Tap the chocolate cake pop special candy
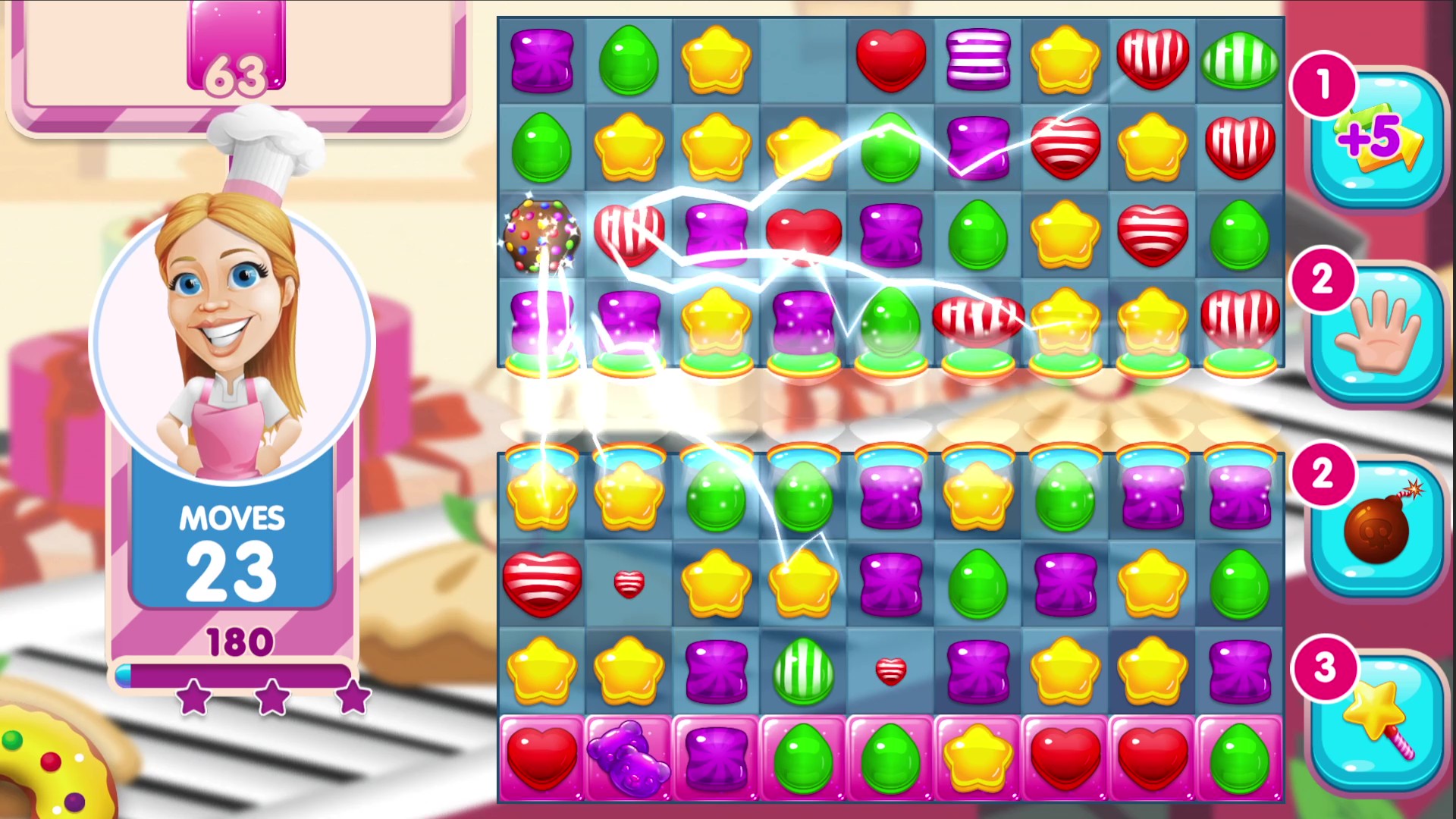 (x=541, y=235)
